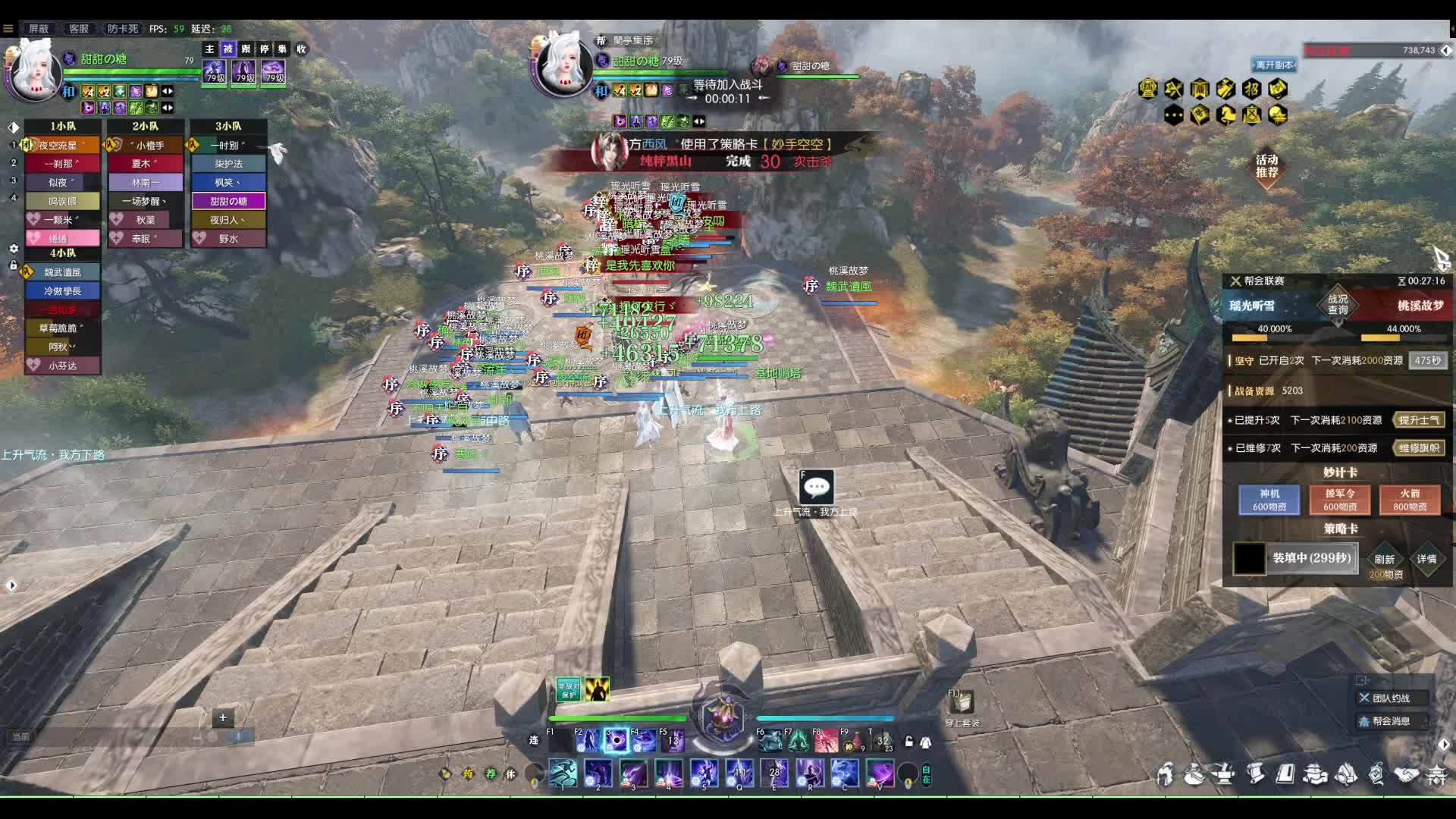Open the 活动推荐 activity recommendations
Image resolution: width=1456 pixels, height=819 pixels.
(x=1266, y=166)
